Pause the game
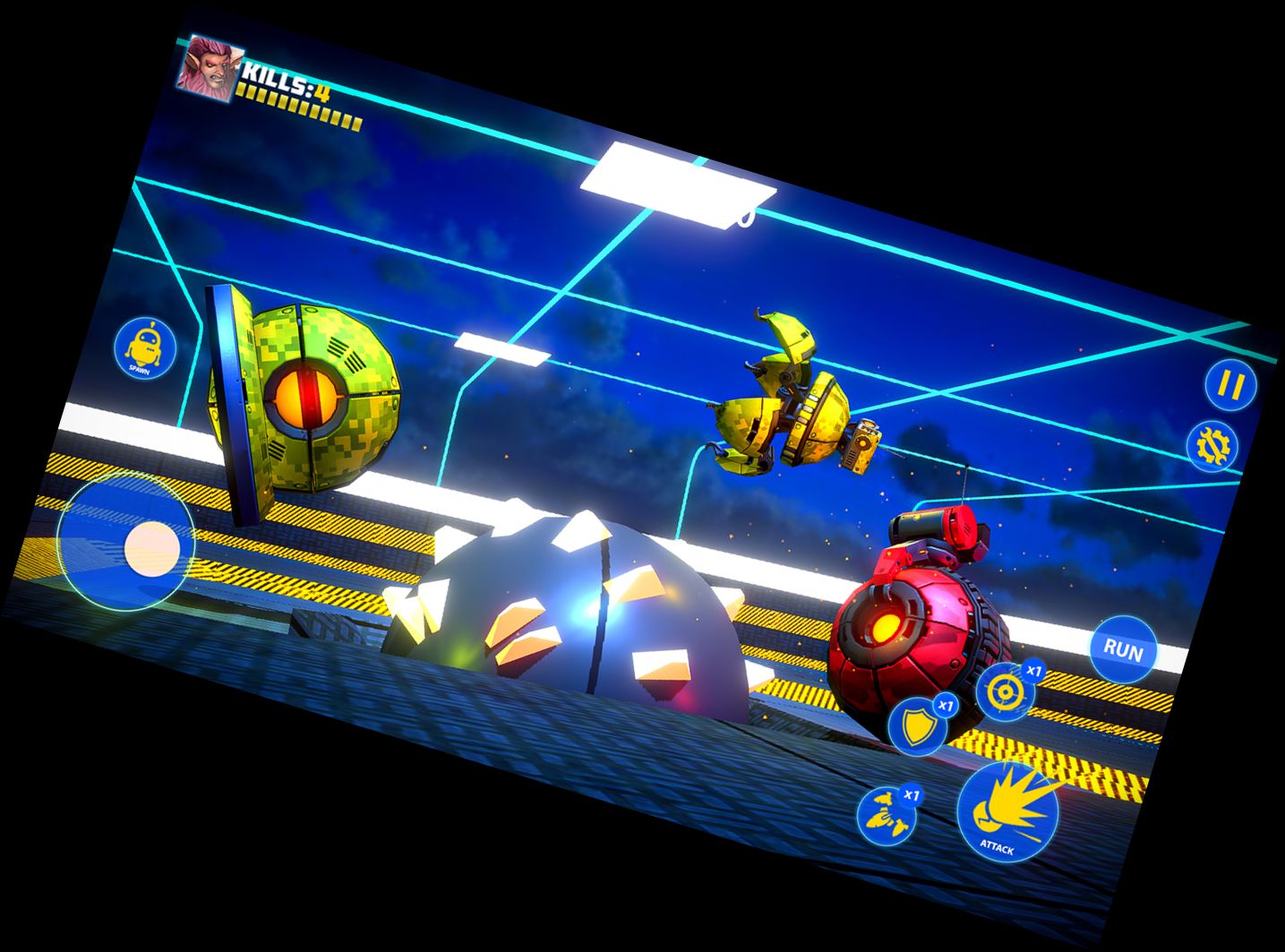This screenshot has height=952, width=1285. (x=1229, y=385)
